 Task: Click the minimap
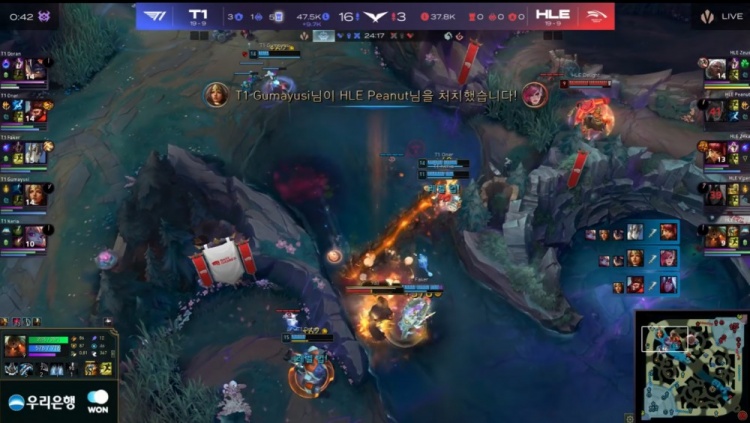(692, 366)
